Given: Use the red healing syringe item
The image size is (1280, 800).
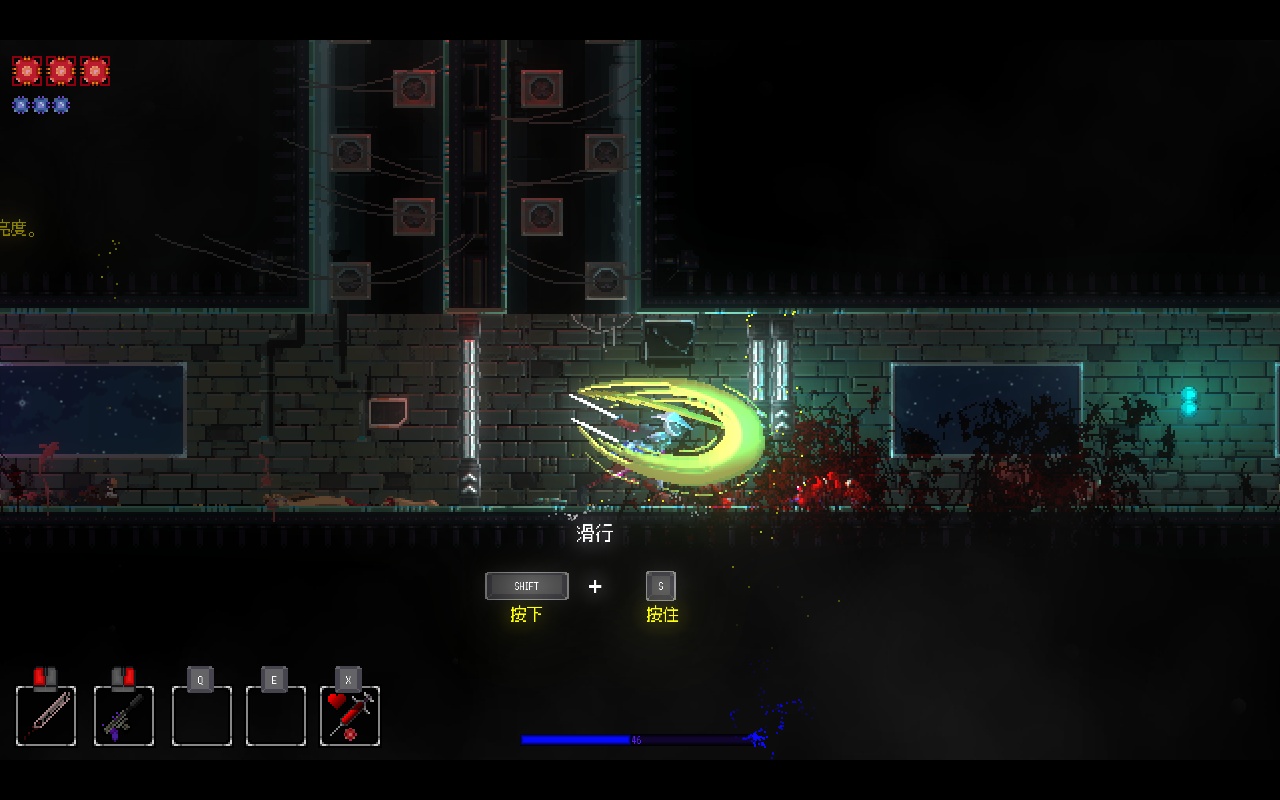Looking at the screenshot, I should (x=350, y=715).
